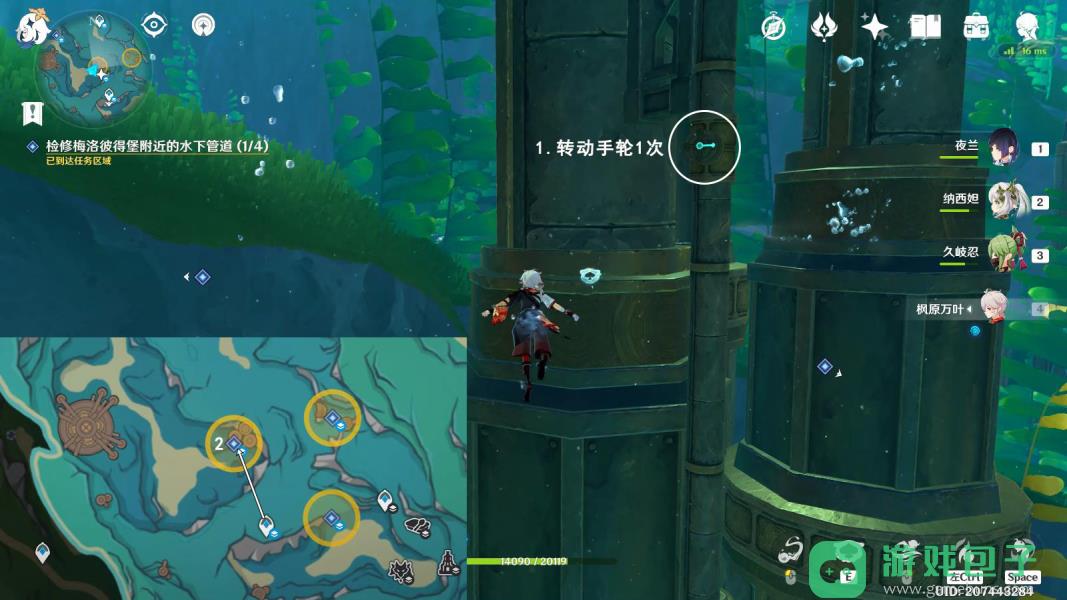1067x600 pixels.
Task: Open the backpack inventory
Action: pyautogui.click(x=976, y=27)
